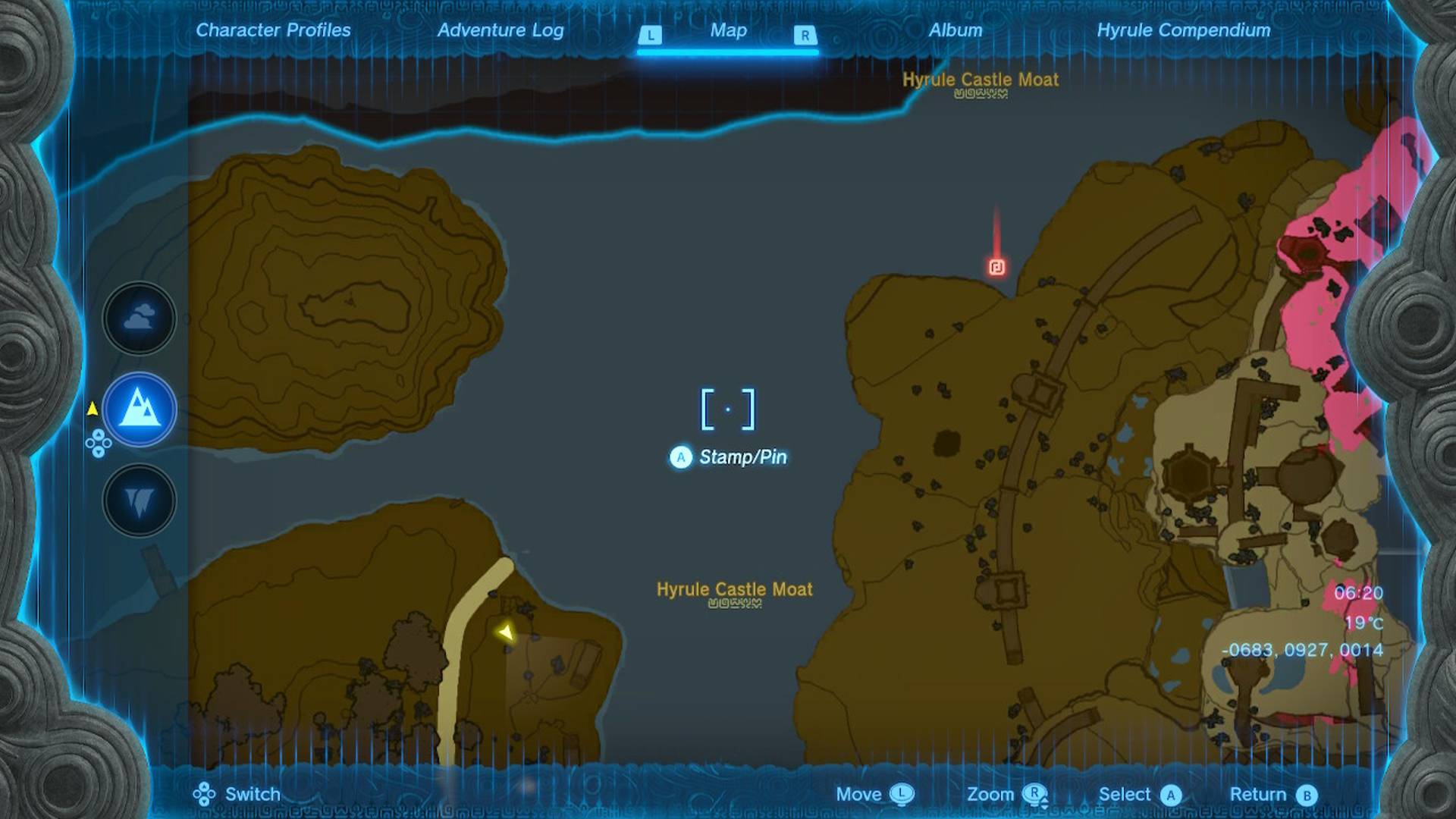Toggle the highlighted surface layer in the sidebar
Image resolution: width=1456 pixels, height=819 pixels.
tap(139, 409)
